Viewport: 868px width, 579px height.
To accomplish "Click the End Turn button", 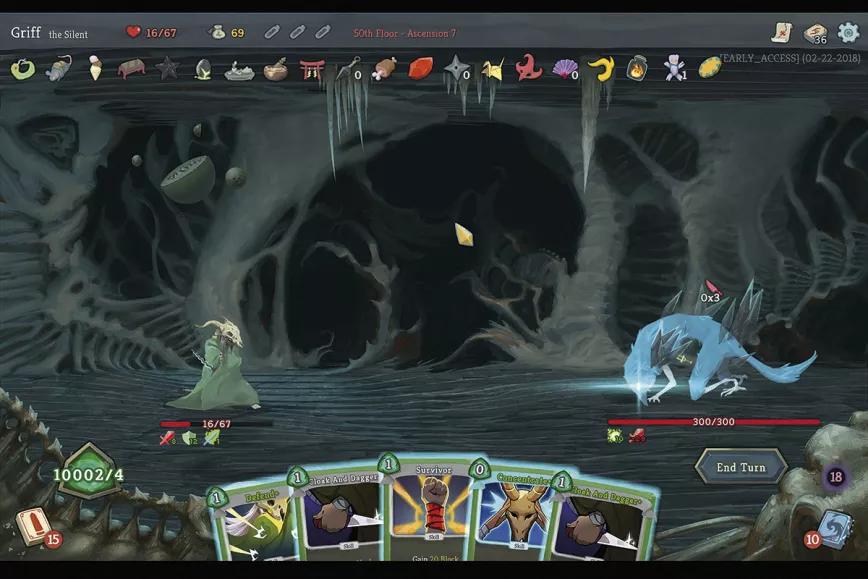I will (741, 467).
